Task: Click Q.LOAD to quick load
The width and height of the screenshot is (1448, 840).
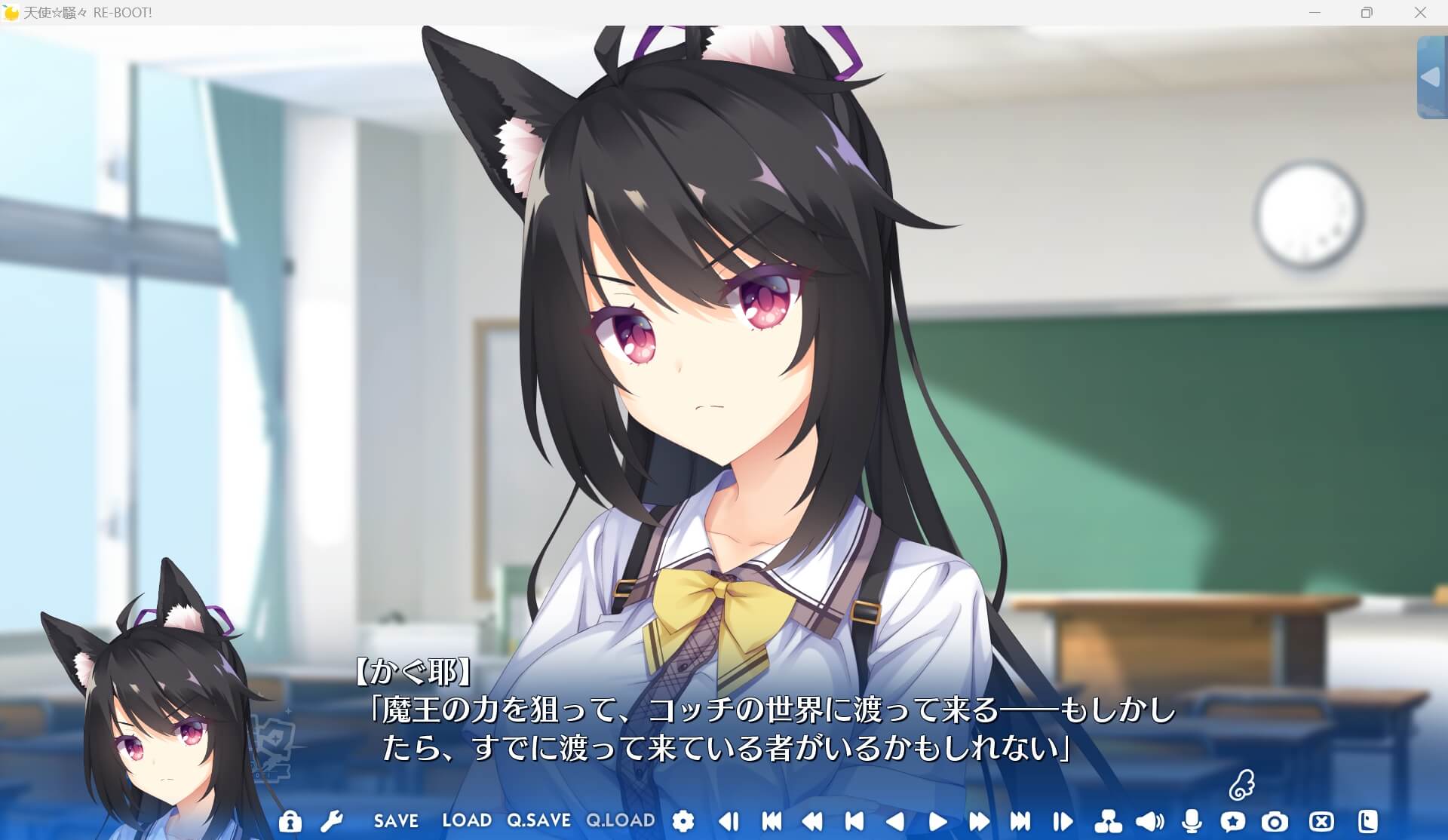Action: pyautogui.click(x=621, y=821)
